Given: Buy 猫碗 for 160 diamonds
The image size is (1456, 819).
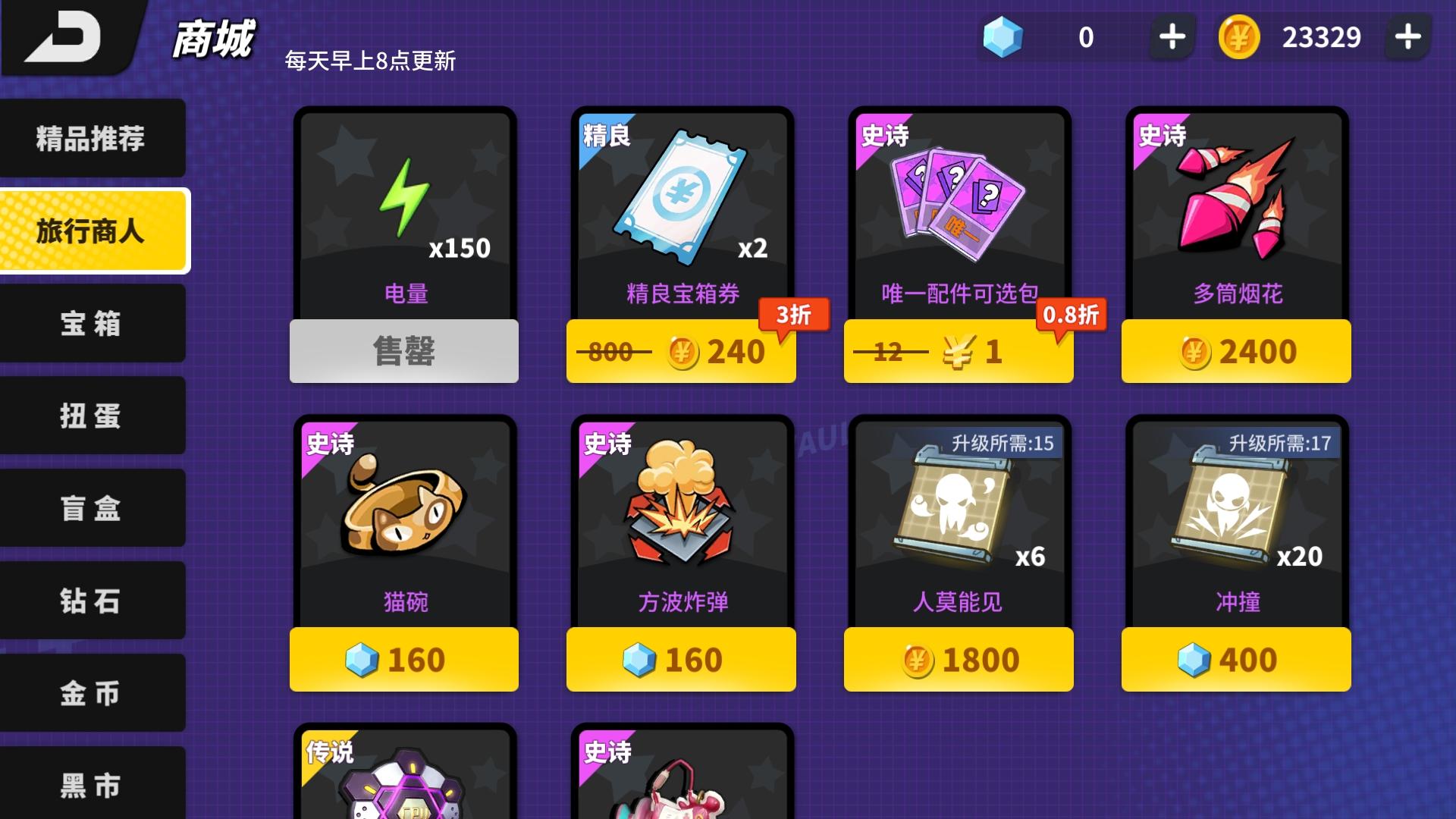Looking at the screenshot, I should point(402,660).
